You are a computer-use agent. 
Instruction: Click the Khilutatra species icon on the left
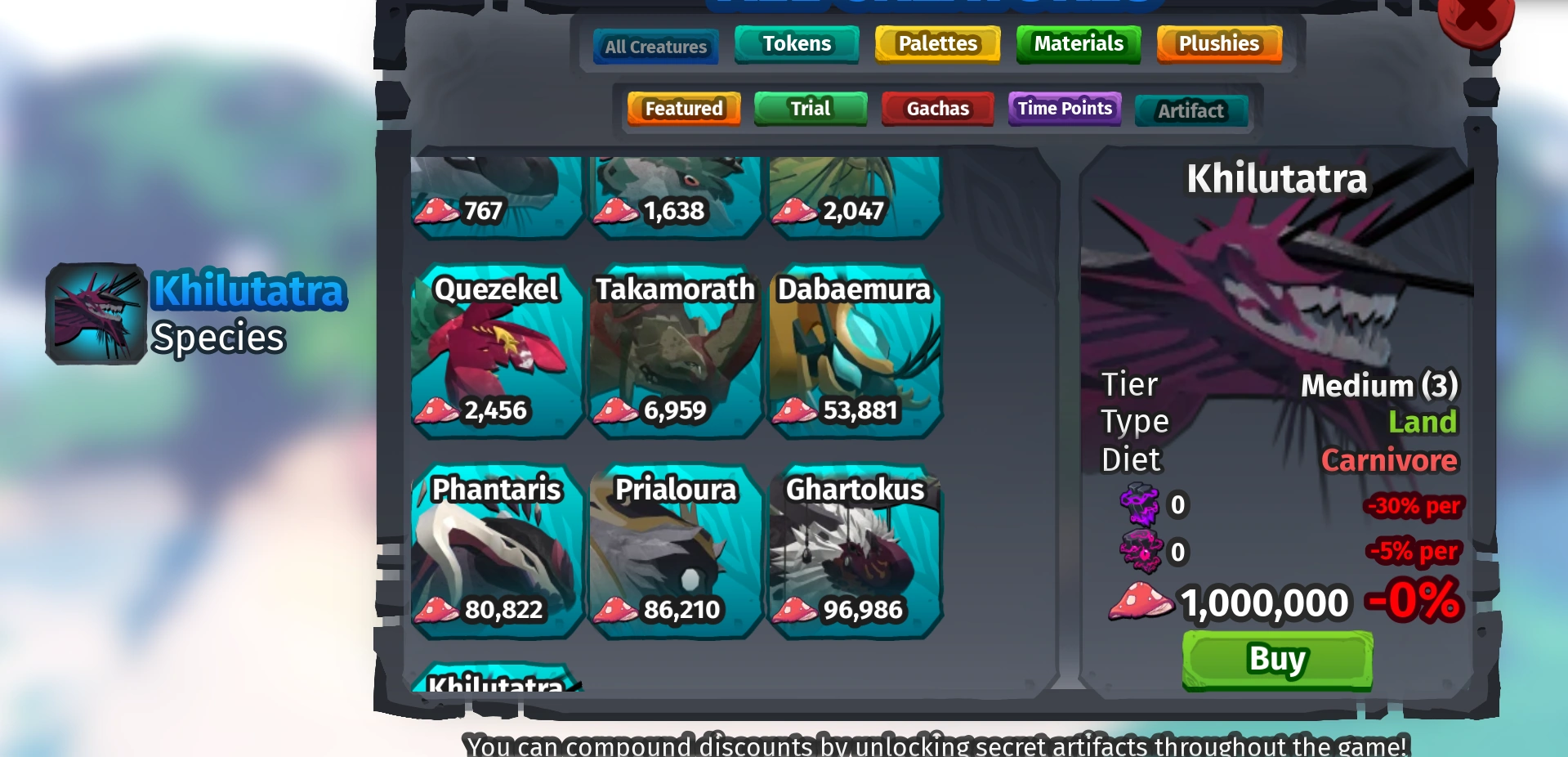click(94, 313)
